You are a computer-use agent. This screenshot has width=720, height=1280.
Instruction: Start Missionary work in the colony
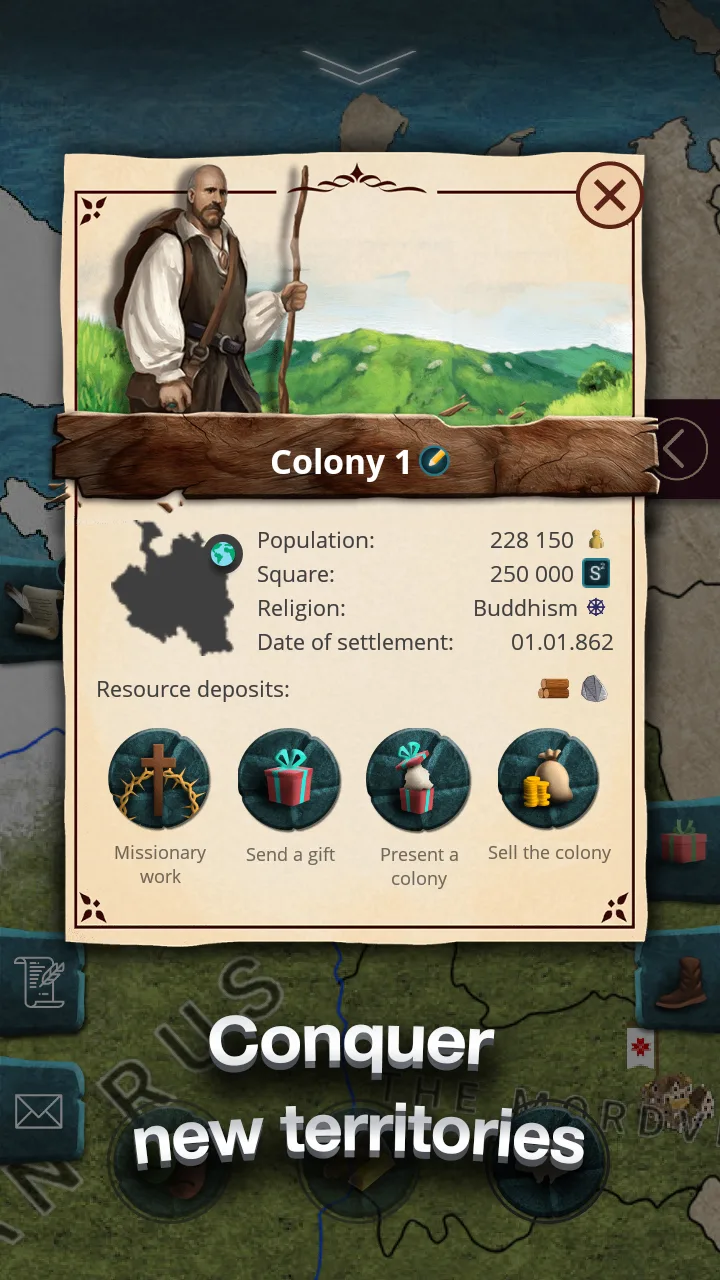coord(160,779)
